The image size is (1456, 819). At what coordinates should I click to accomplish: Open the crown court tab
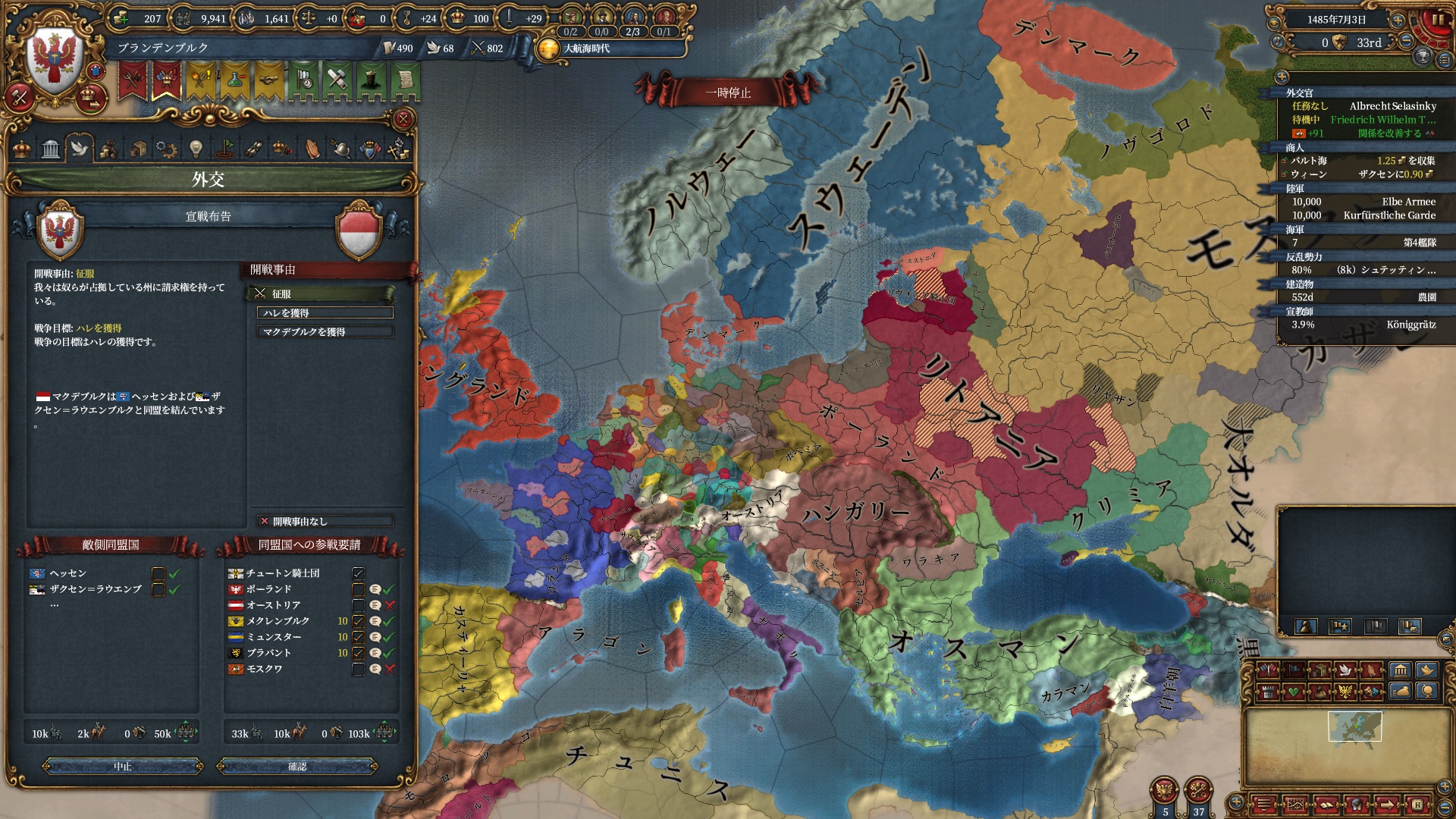(22, 149)
